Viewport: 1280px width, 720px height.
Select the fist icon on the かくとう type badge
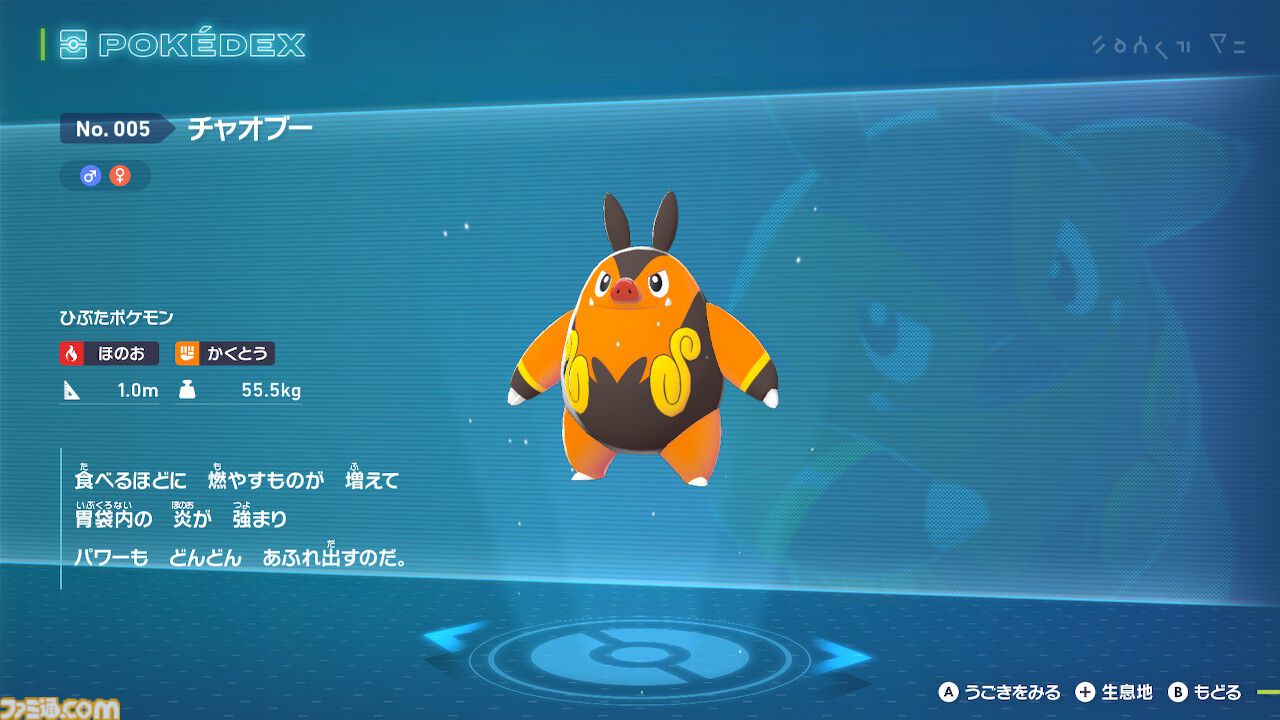[189, 354]
